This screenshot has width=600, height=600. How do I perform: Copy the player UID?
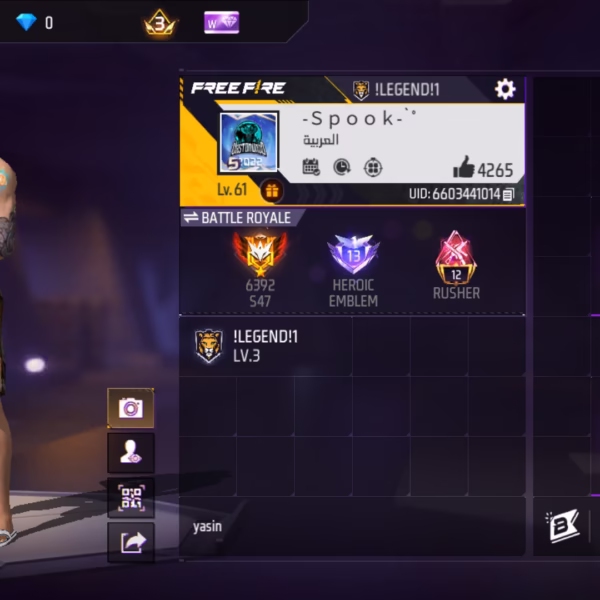coord(509,194)
